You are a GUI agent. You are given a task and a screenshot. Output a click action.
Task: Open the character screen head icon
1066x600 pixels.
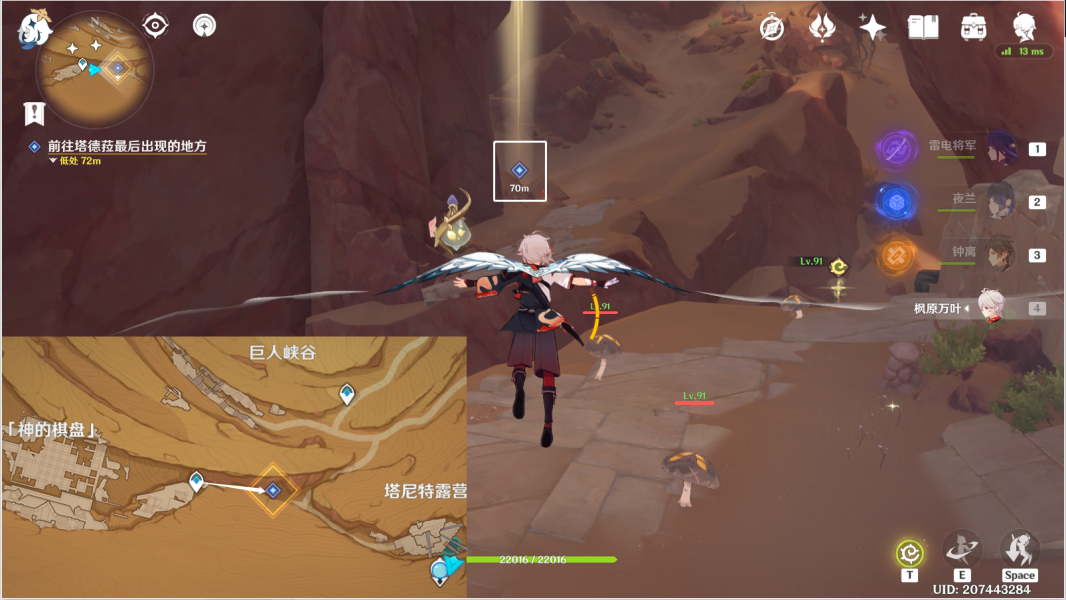[x=1023, y=25]
